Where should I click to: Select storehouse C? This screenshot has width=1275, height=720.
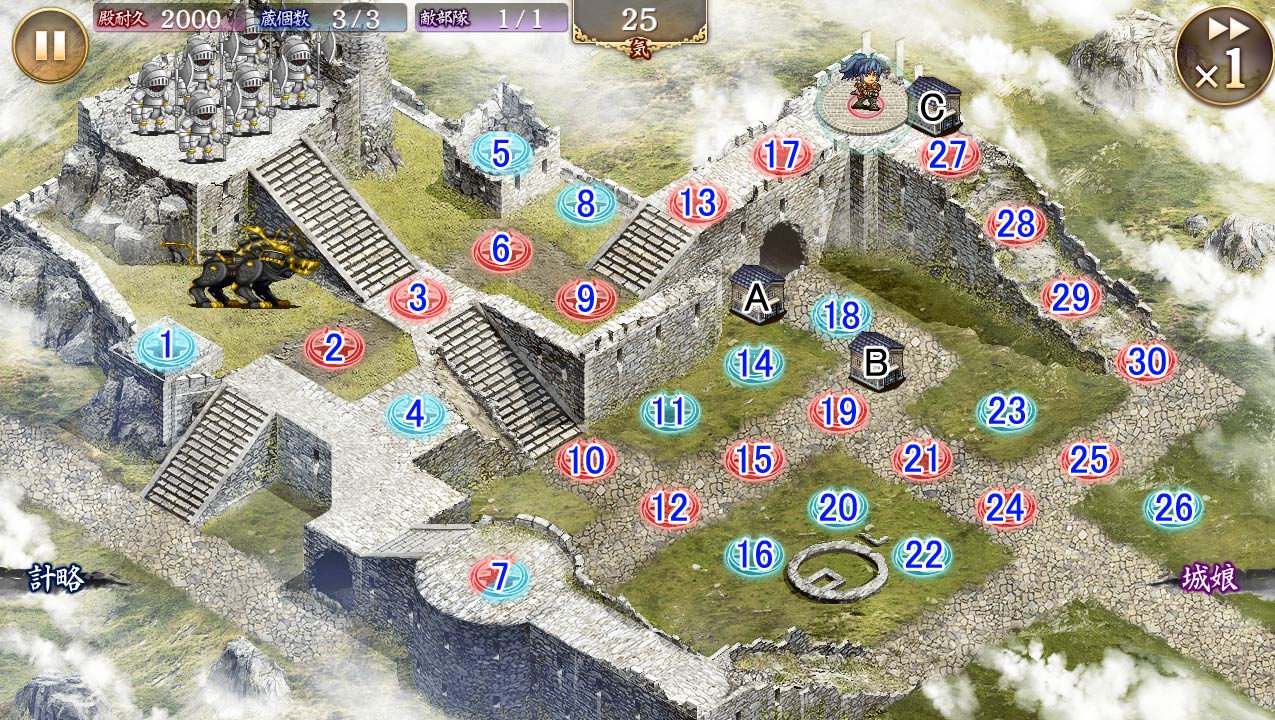coord(934,105)
